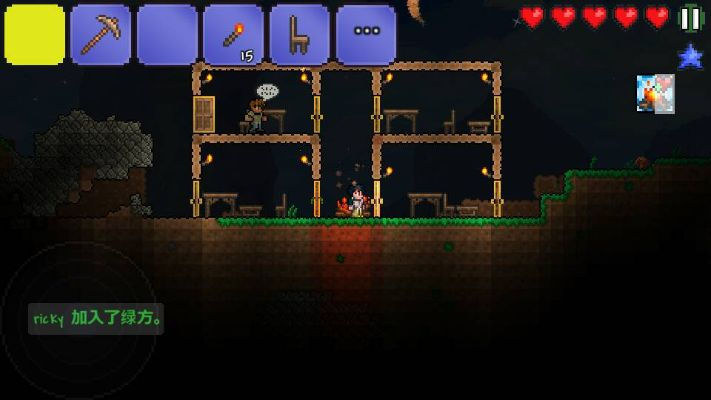Open the inventory via the three-dots button

coord(365,35)
